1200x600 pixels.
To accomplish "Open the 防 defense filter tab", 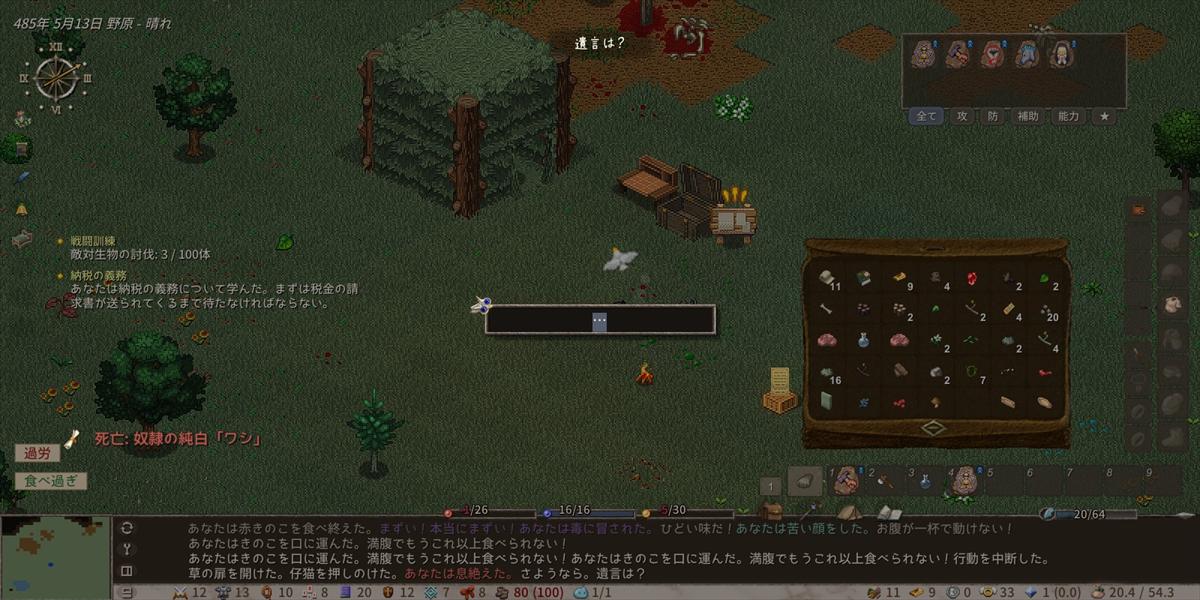I will coord(993,116).
